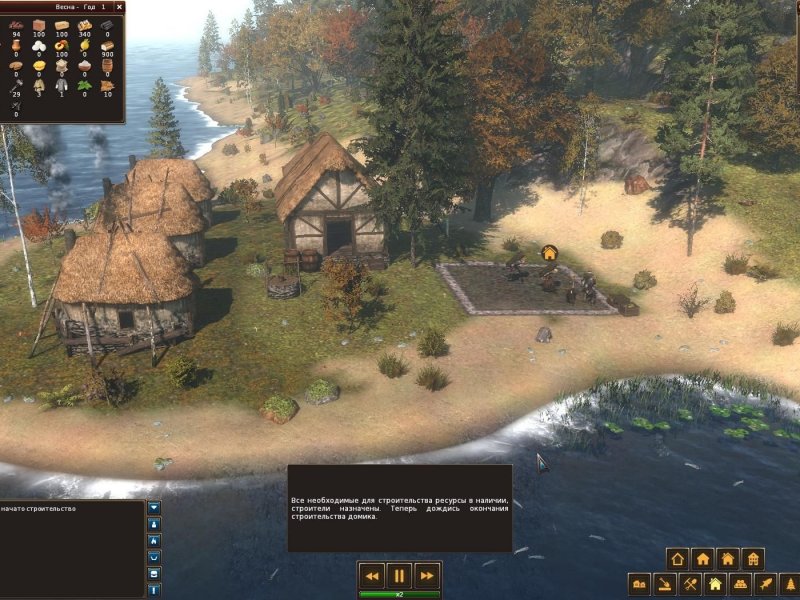Pick the house with chimney build option
Viewport: 800px width, 600px height.
click(x=728, y=559)
